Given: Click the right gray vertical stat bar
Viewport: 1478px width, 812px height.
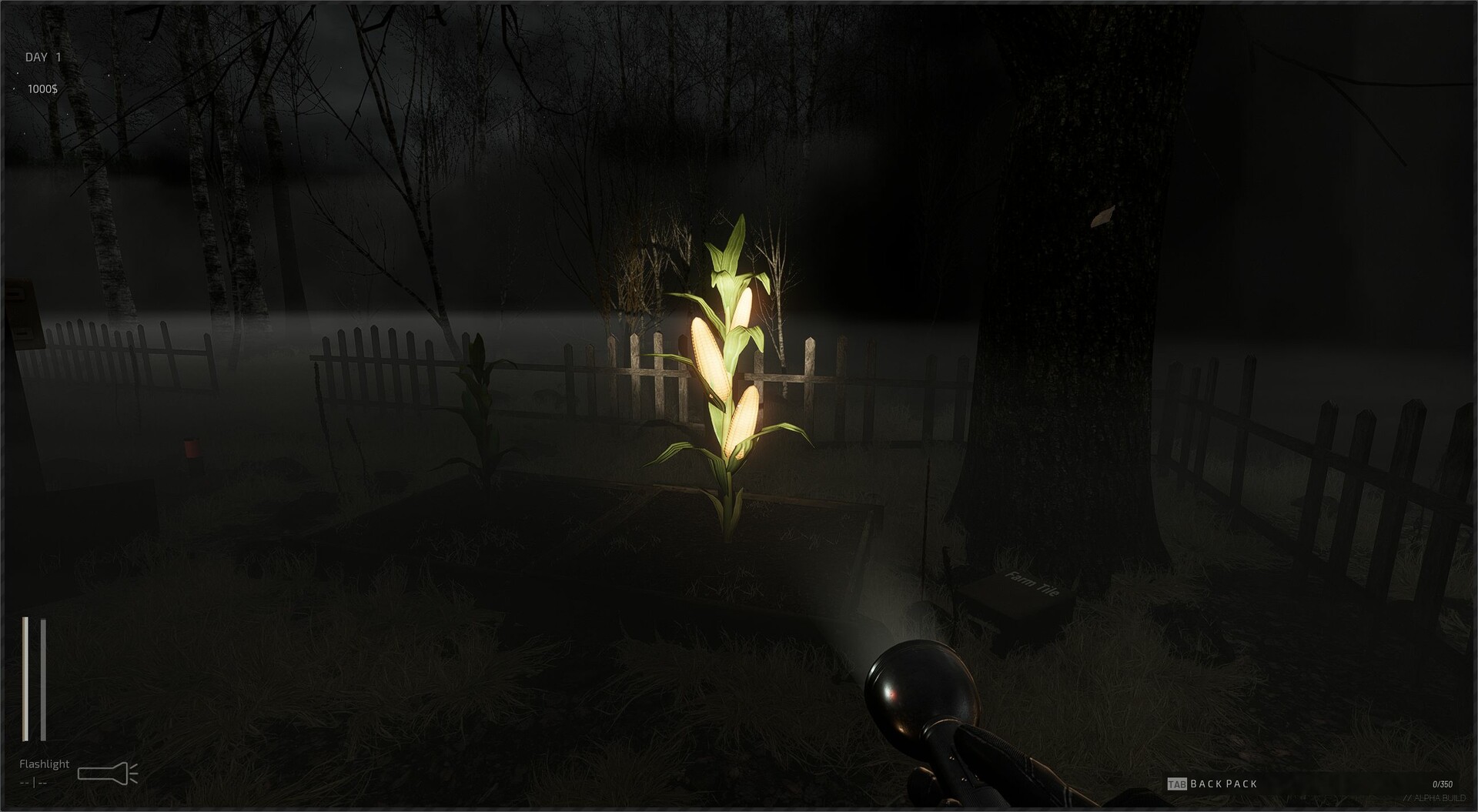Looking at the screenshot, I should (42, 677).
